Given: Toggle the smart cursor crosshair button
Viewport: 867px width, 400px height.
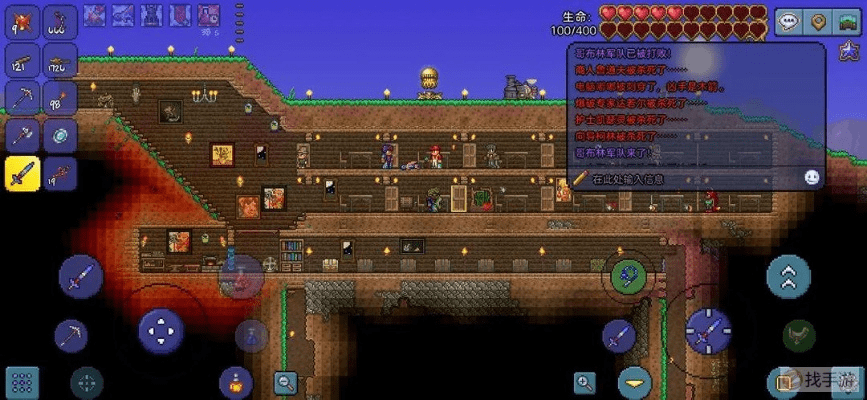Looking at the screenshot, I should click(86, 381).
